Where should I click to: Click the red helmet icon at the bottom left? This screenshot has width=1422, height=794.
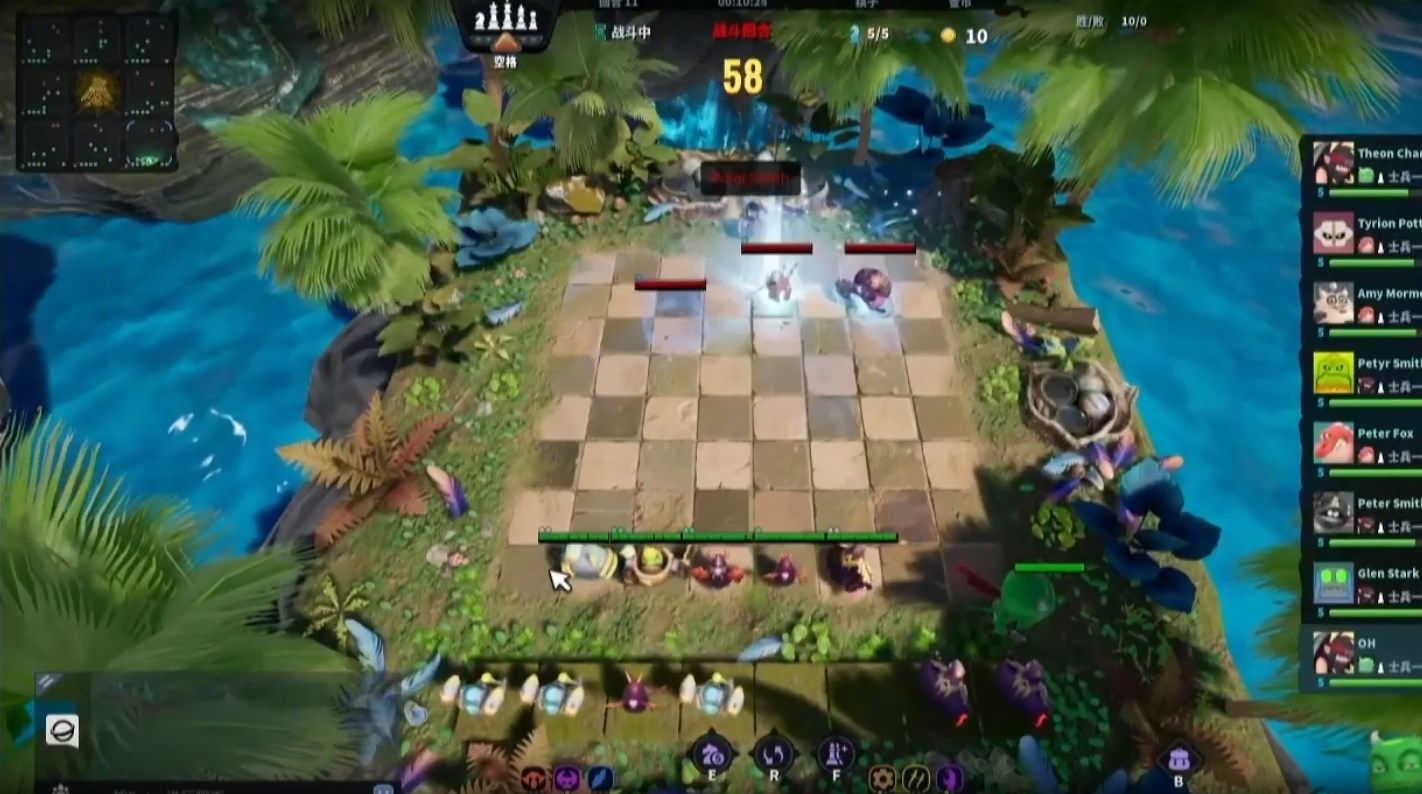[x=533, y=777]
